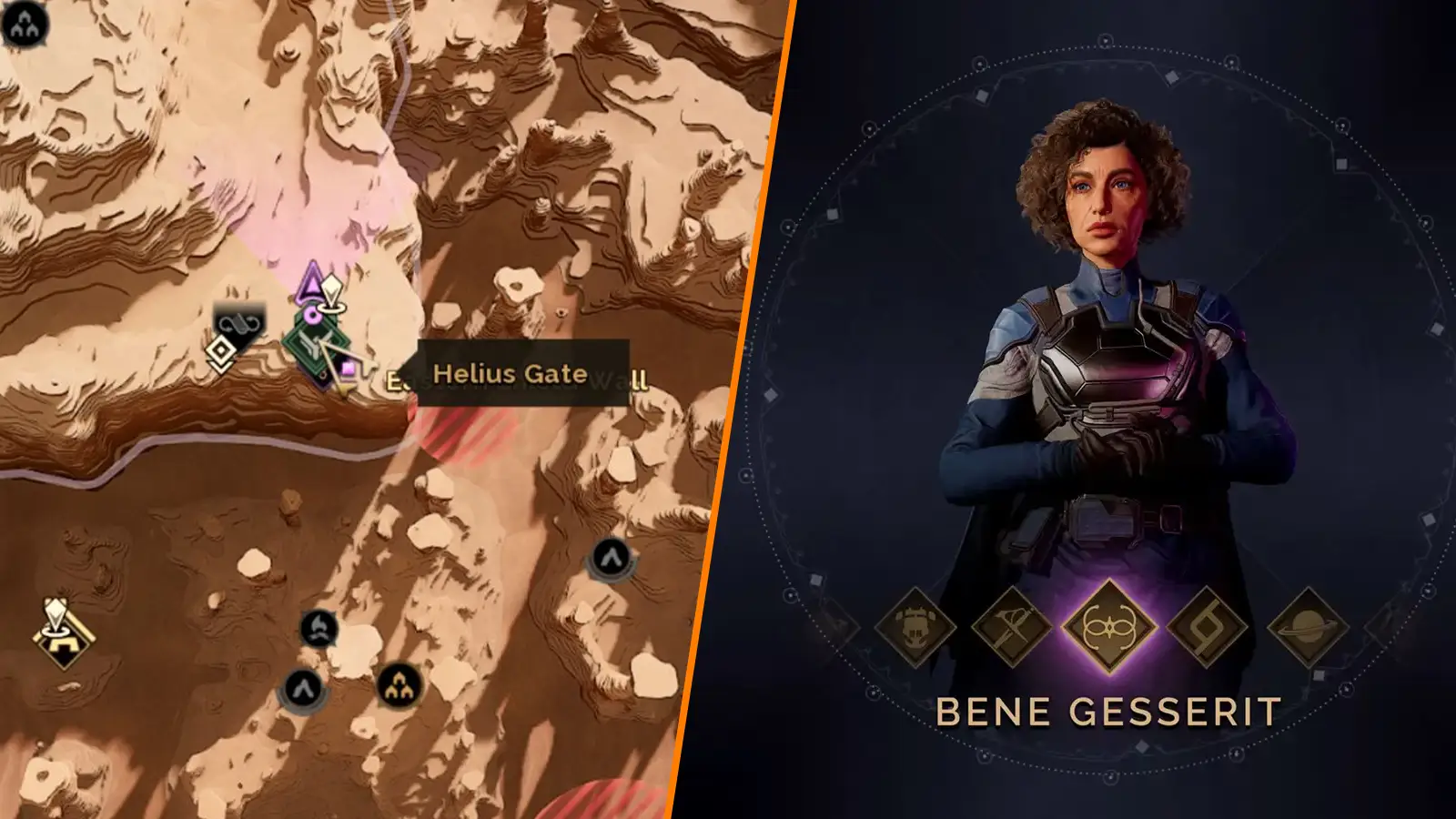Select the leftmost faction crest on the wheel
The width and height of the screenshot is (1456, 819).
(914, 628)
